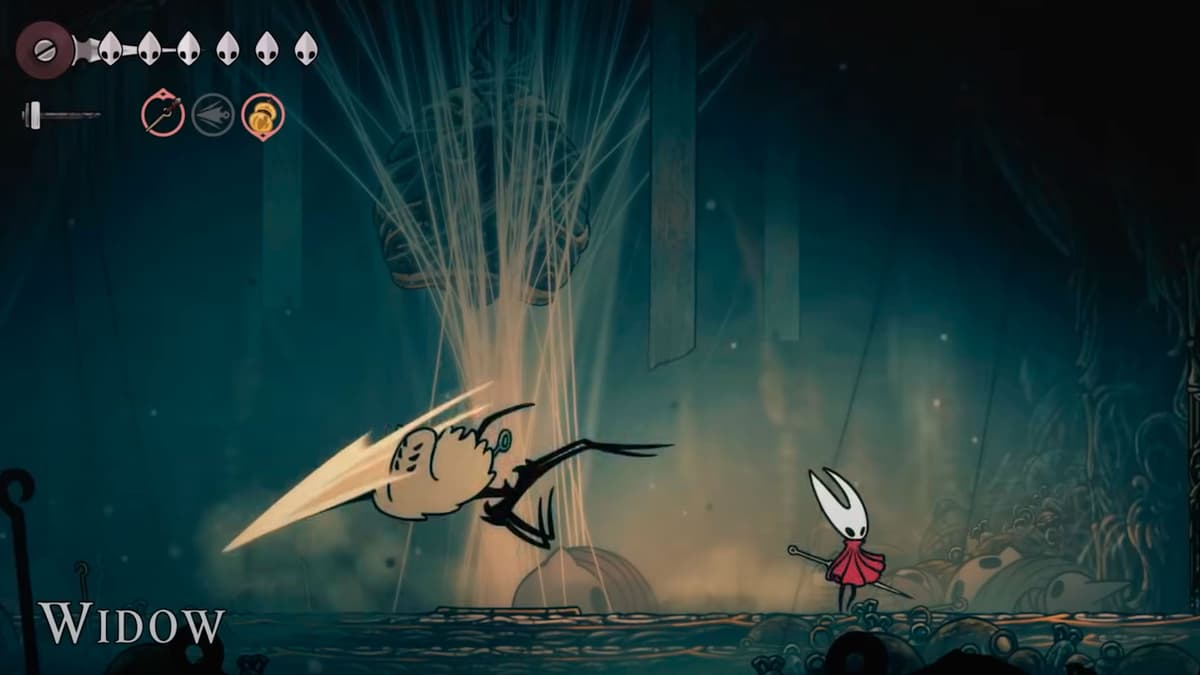The height and width of the screenshot is (675, 1200).
Task: Click the red silk spool emblem
Action: coord(45,48)
